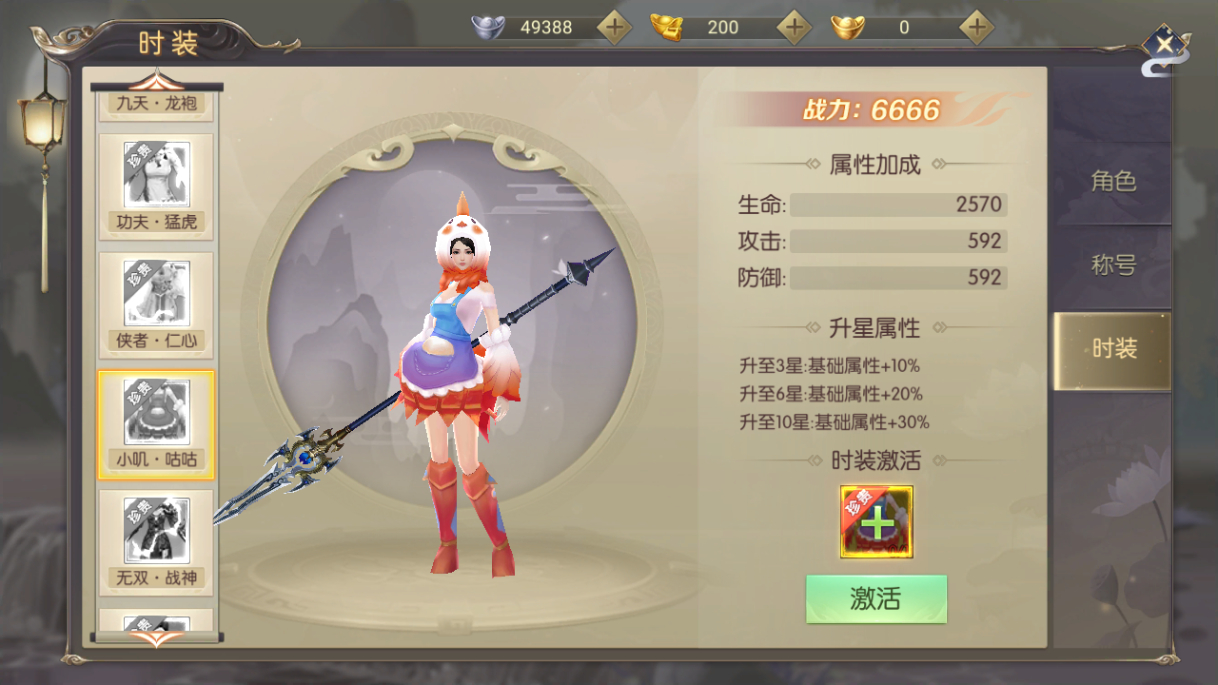
Task: Add bound gold next to 0
Action: pos(976,28)
